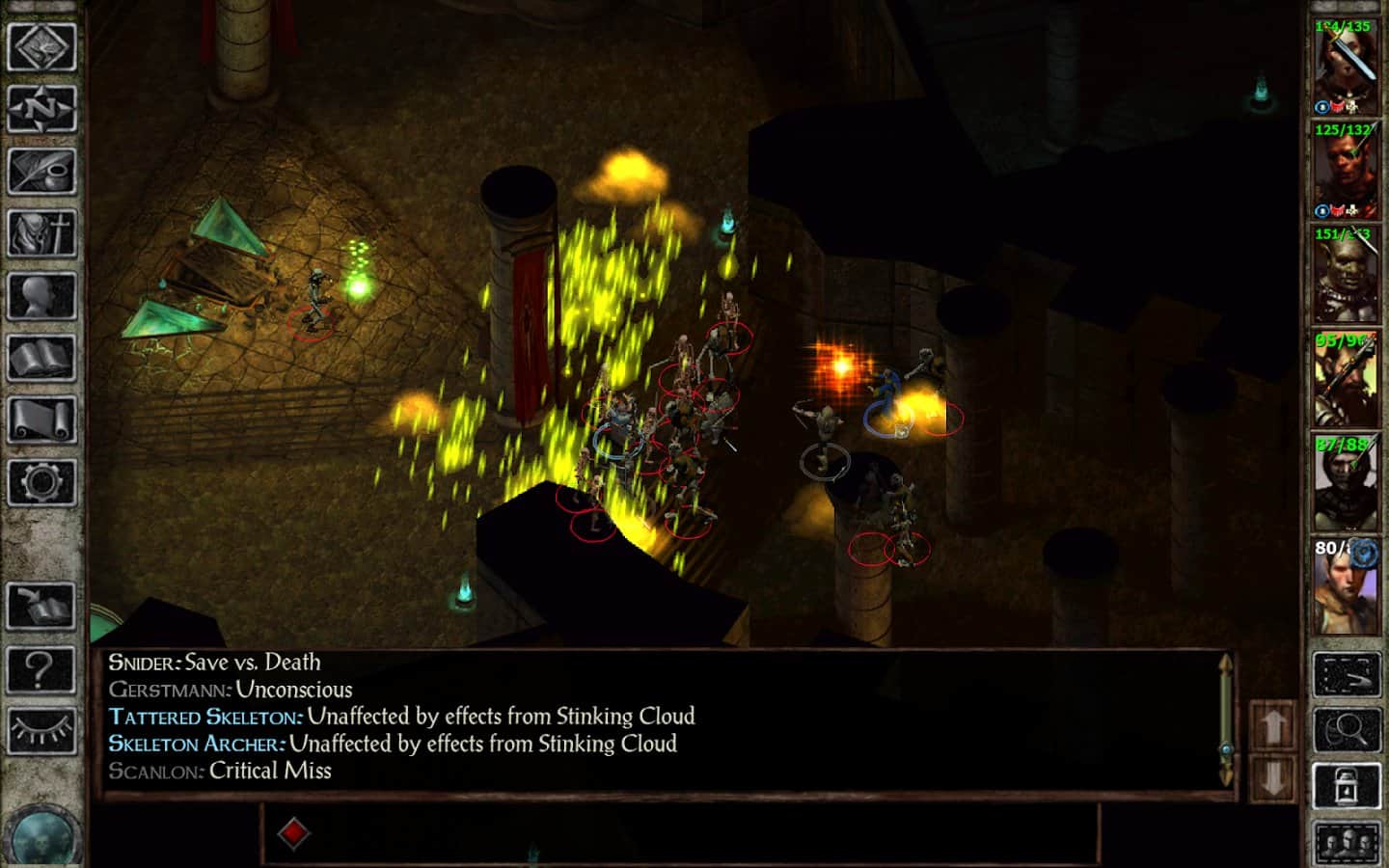
Task: Open help with the question mark button
Action: coord(41,667)
